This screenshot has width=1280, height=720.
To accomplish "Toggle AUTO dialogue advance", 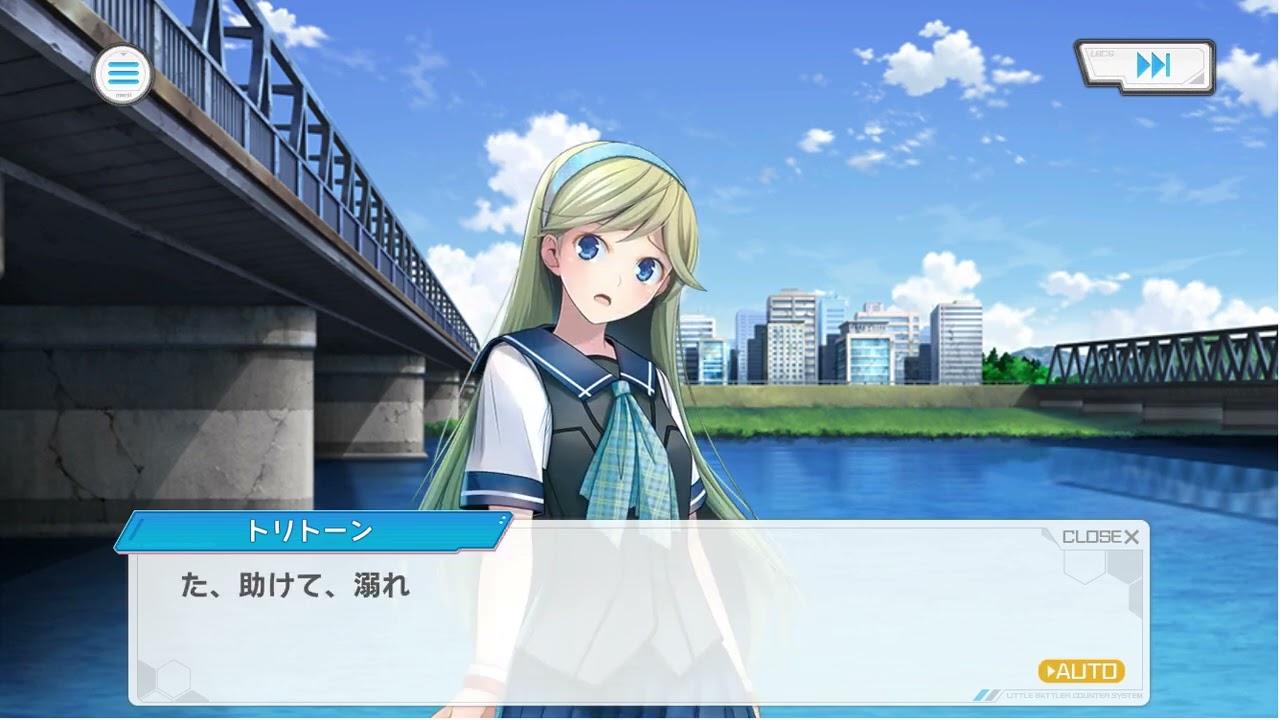I will (1081, 671).
